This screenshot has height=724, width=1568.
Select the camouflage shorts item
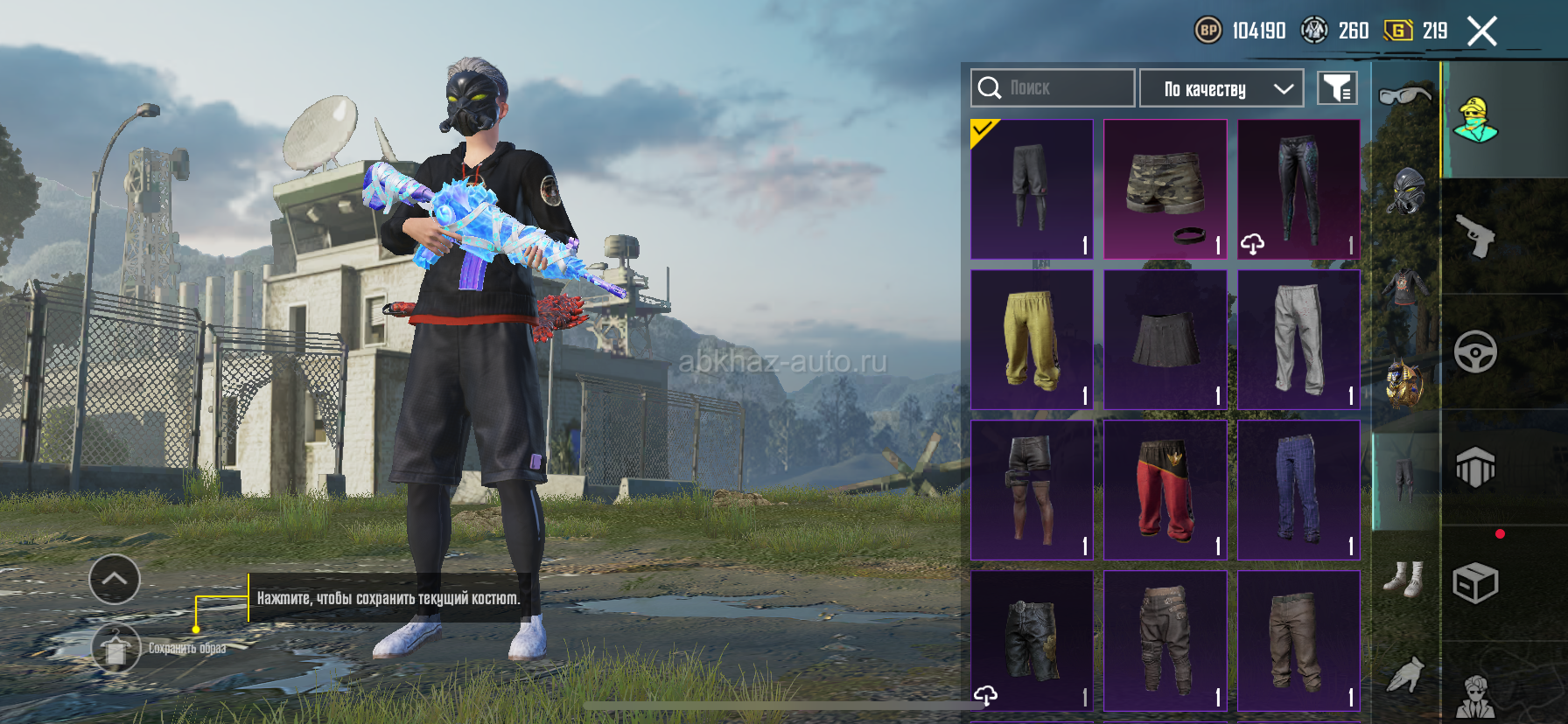(1165, 189)
